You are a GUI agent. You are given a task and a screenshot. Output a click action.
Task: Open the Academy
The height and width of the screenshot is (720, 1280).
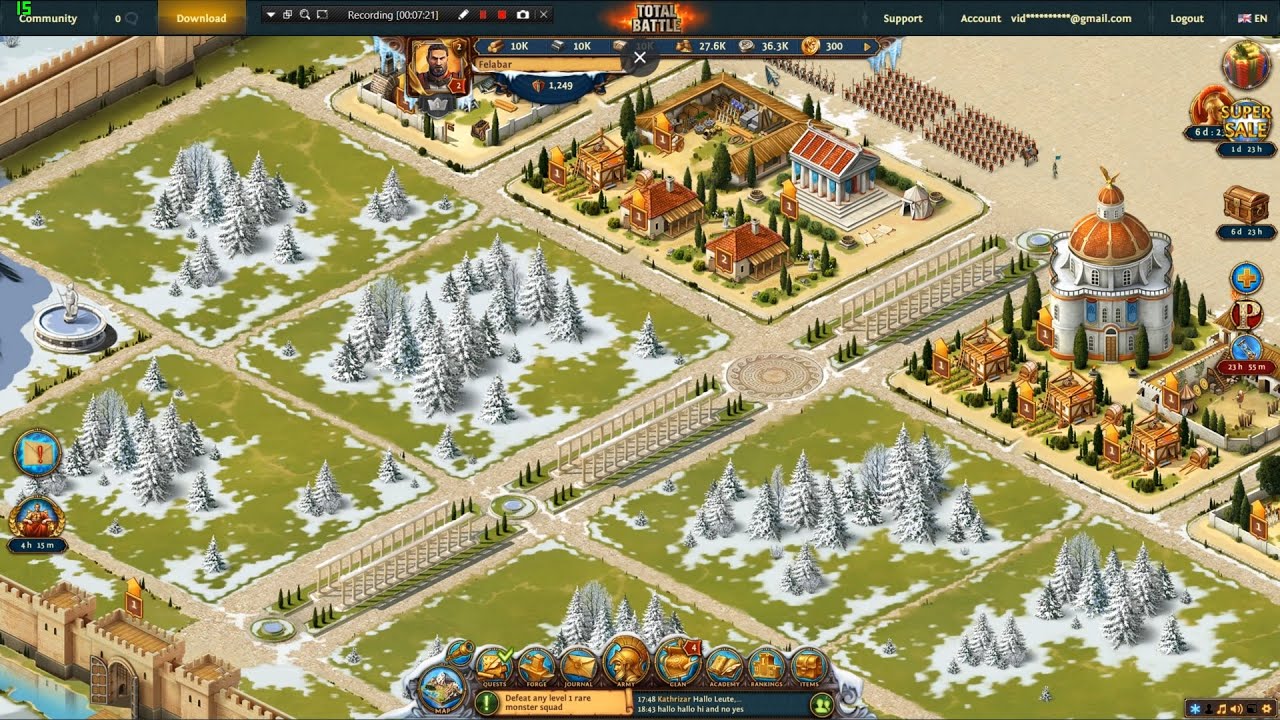click(x=724, y=664)
